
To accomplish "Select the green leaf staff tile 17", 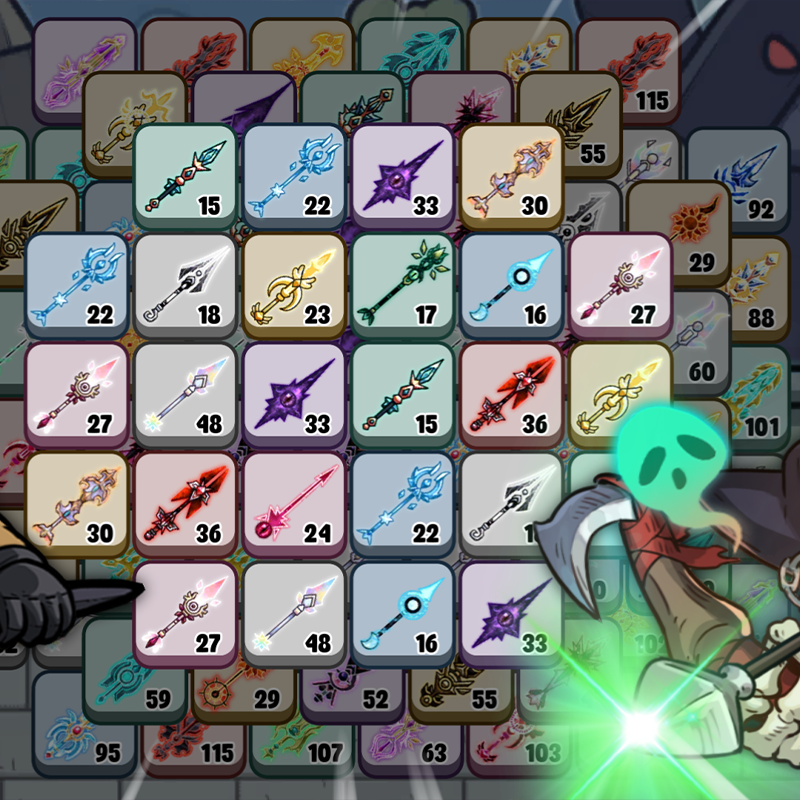I will tap(402, 284).
